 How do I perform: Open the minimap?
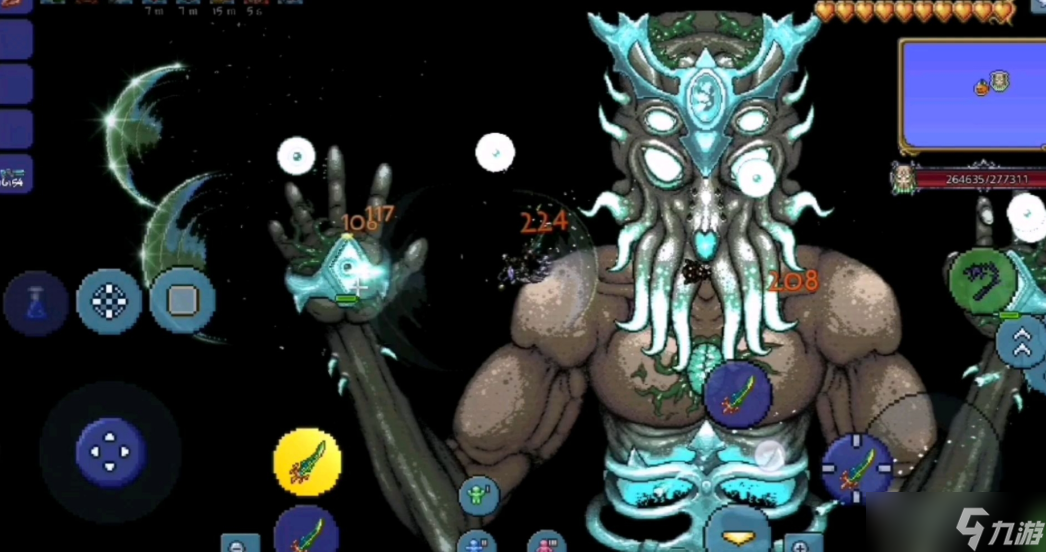point(970,95)
